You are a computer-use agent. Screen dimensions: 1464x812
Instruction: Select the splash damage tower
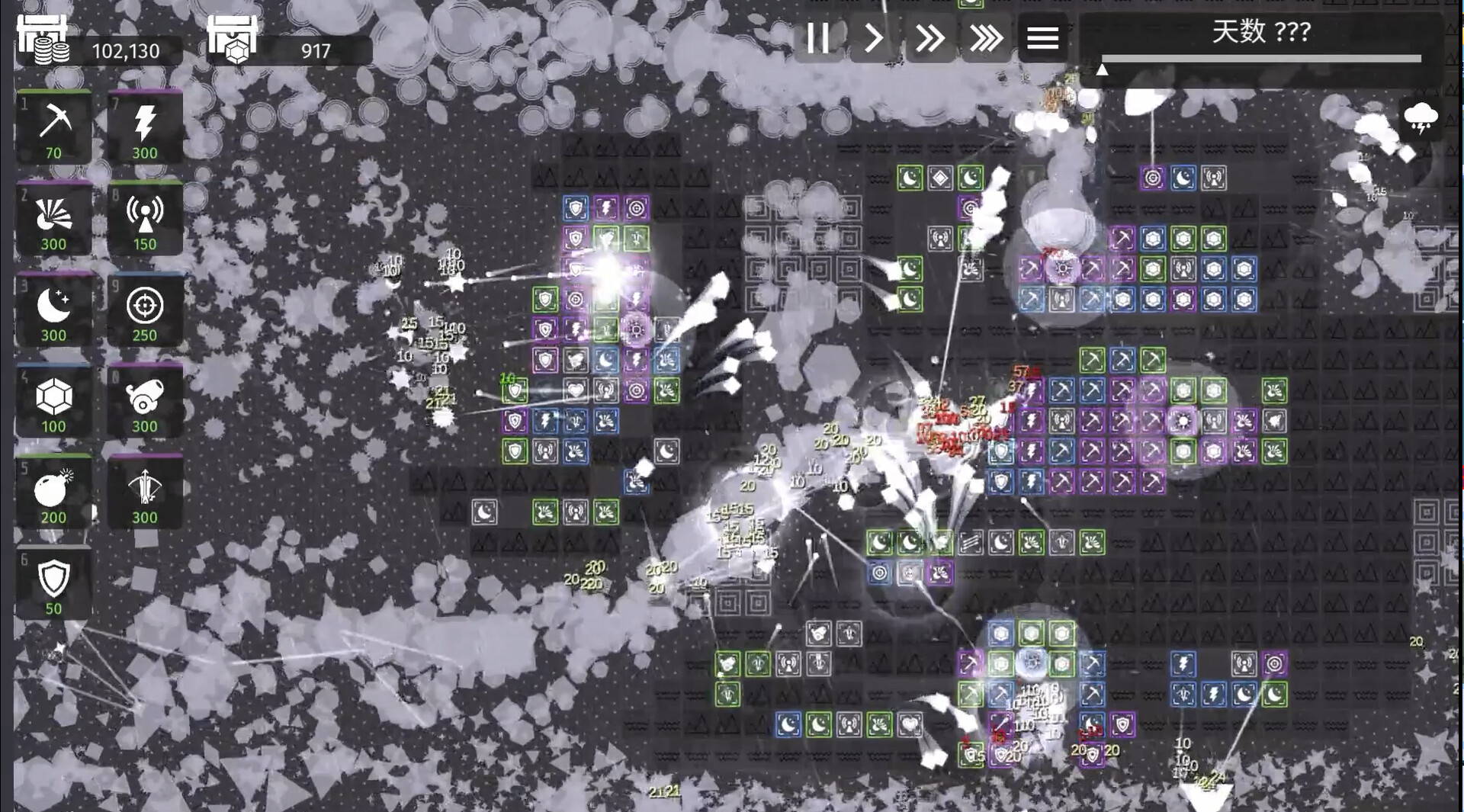54,216
